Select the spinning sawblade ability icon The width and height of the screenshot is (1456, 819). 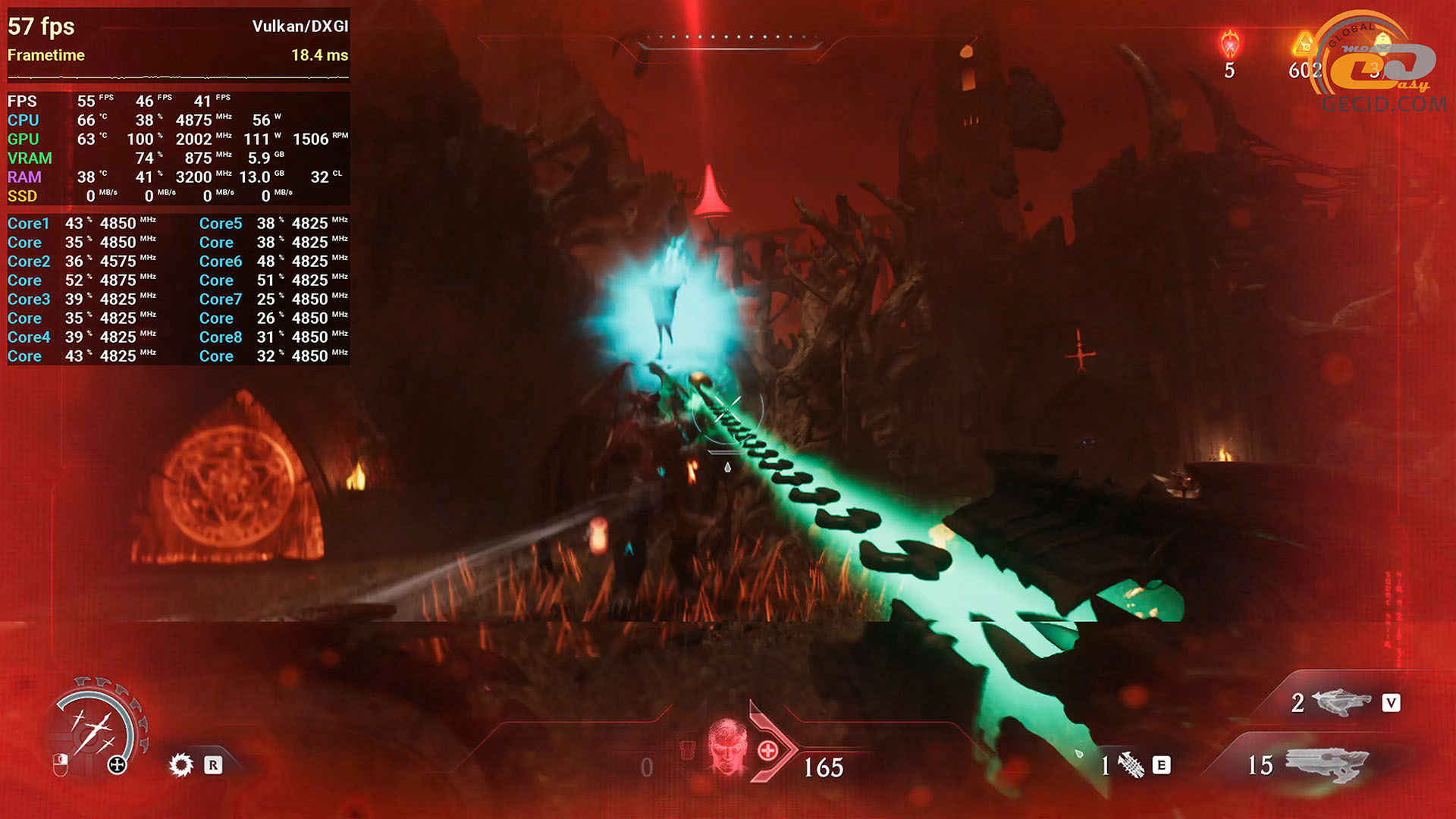(x=181, y=764)
